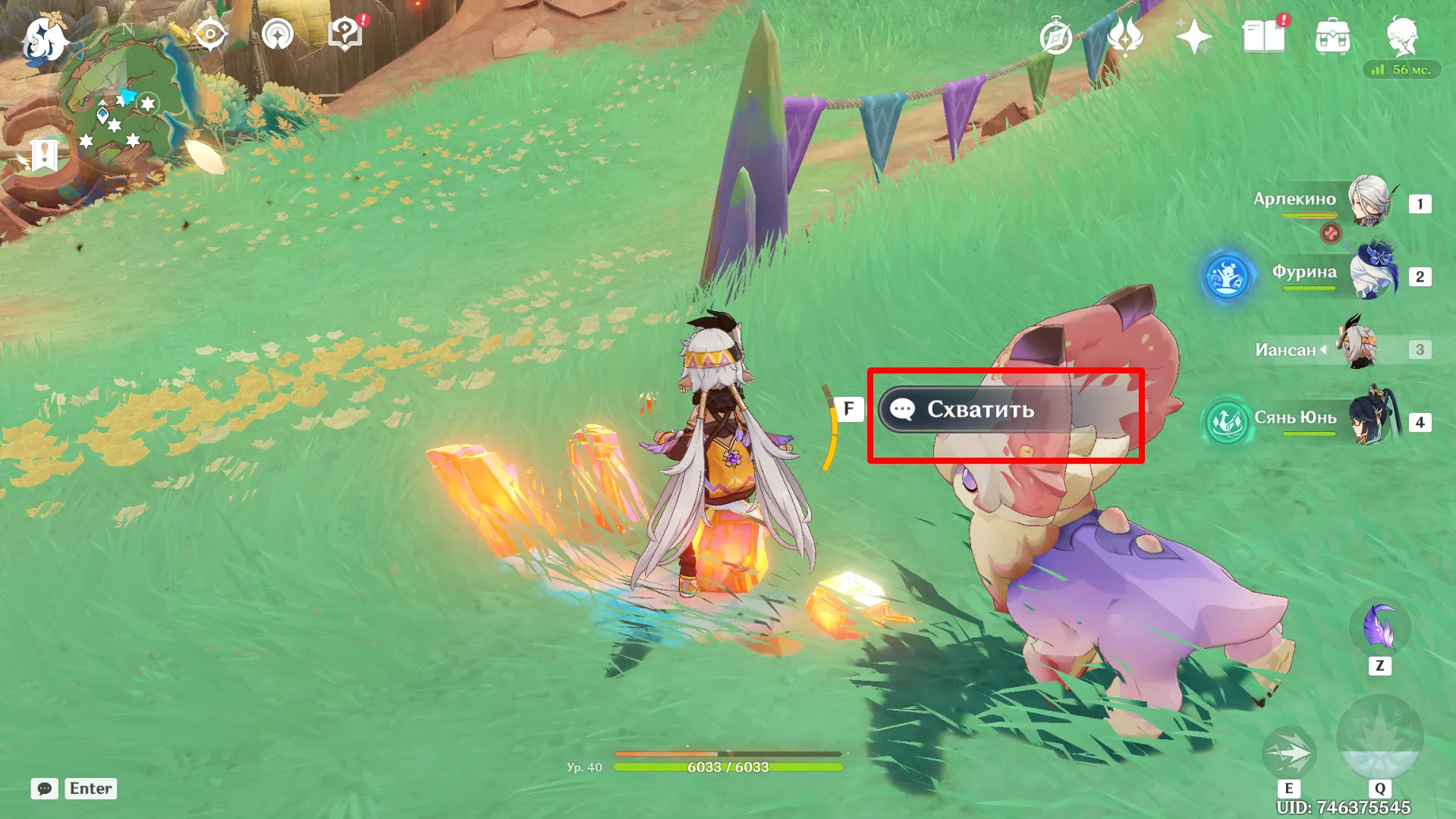Open the battle pass icon

click(1125, 36)
